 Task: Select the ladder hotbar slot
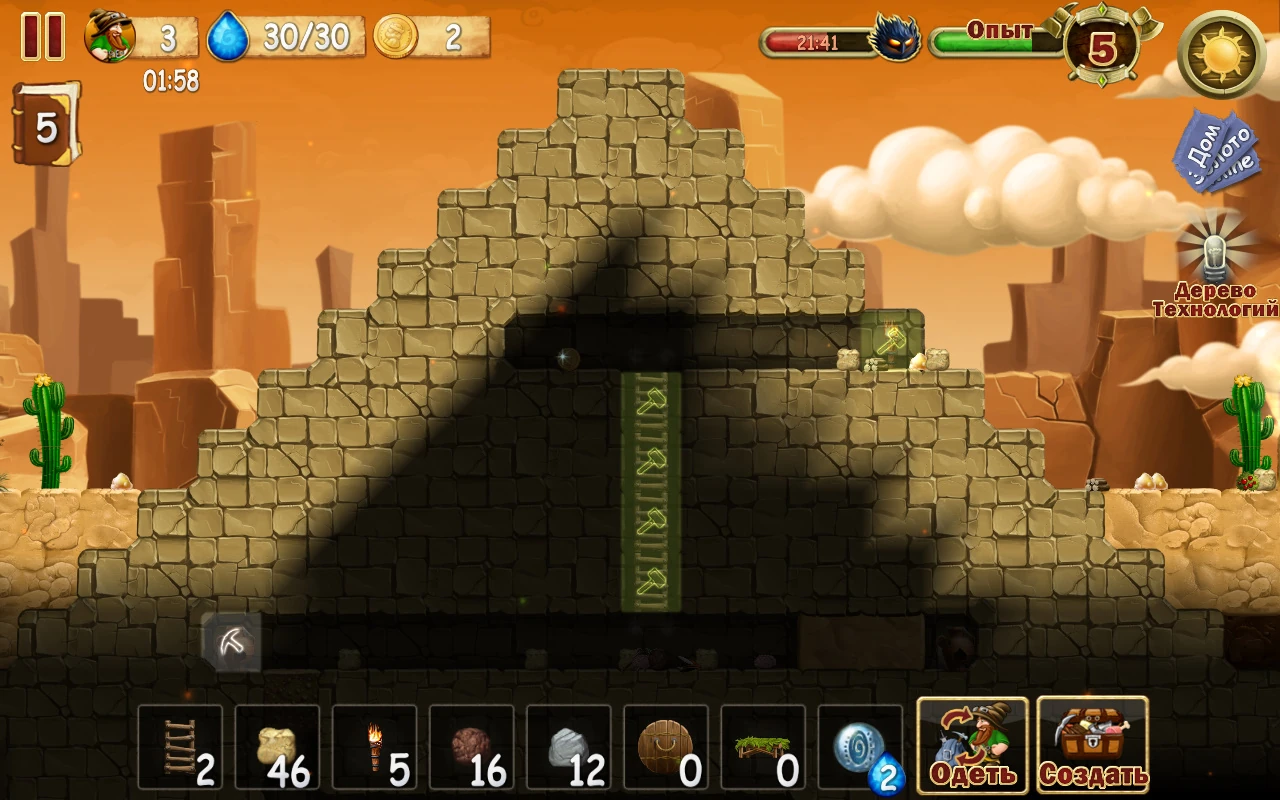point(180,748)
